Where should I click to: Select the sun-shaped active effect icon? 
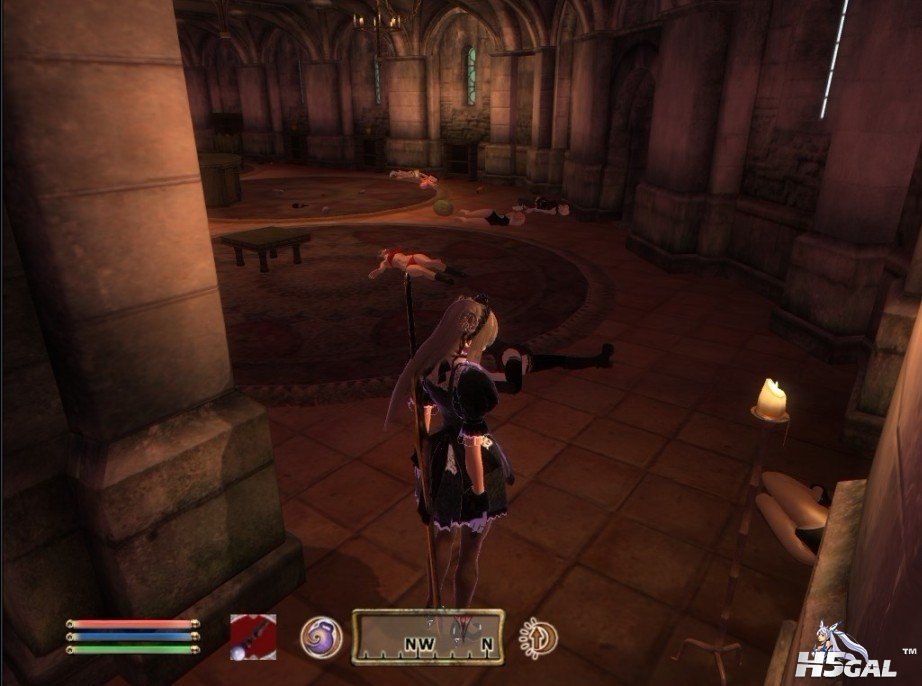click(x=538, y=638)
